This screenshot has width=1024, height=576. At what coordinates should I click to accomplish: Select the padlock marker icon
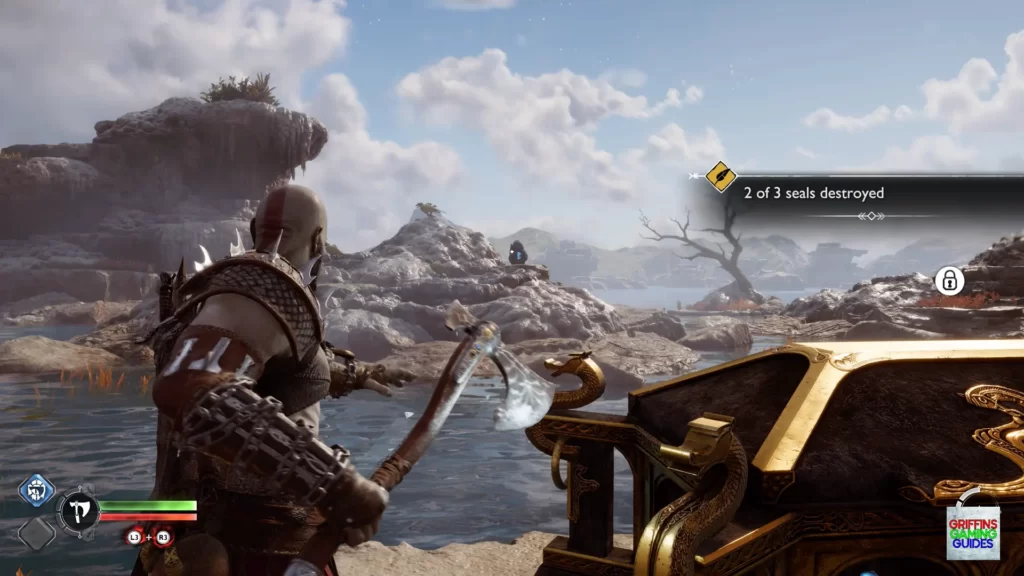click(x=949, y=281)
